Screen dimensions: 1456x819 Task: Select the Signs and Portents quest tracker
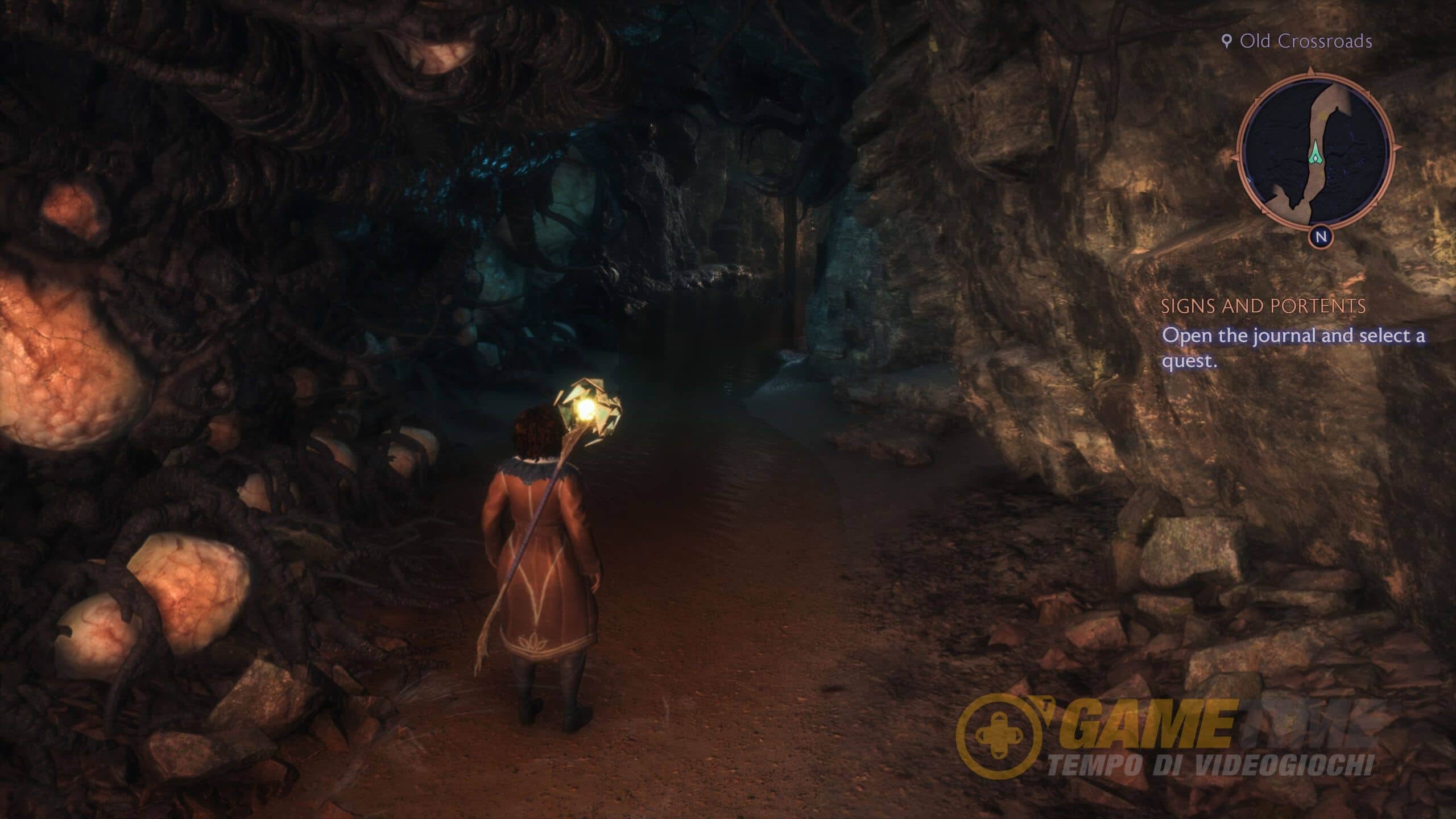[x=1263, y=307]
